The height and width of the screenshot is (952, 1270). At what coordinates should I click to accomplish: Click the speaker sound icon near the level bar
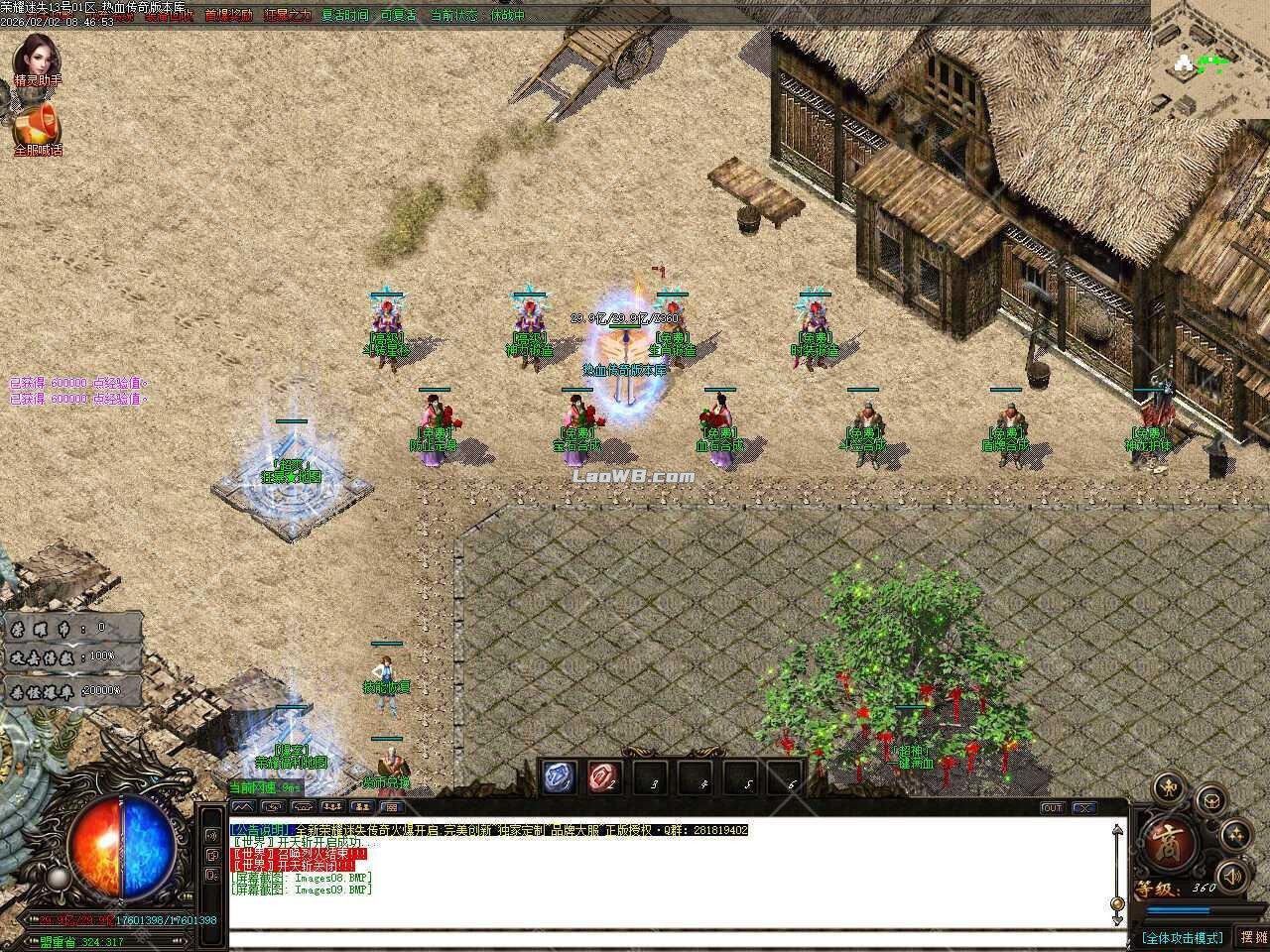[1232, 876]
